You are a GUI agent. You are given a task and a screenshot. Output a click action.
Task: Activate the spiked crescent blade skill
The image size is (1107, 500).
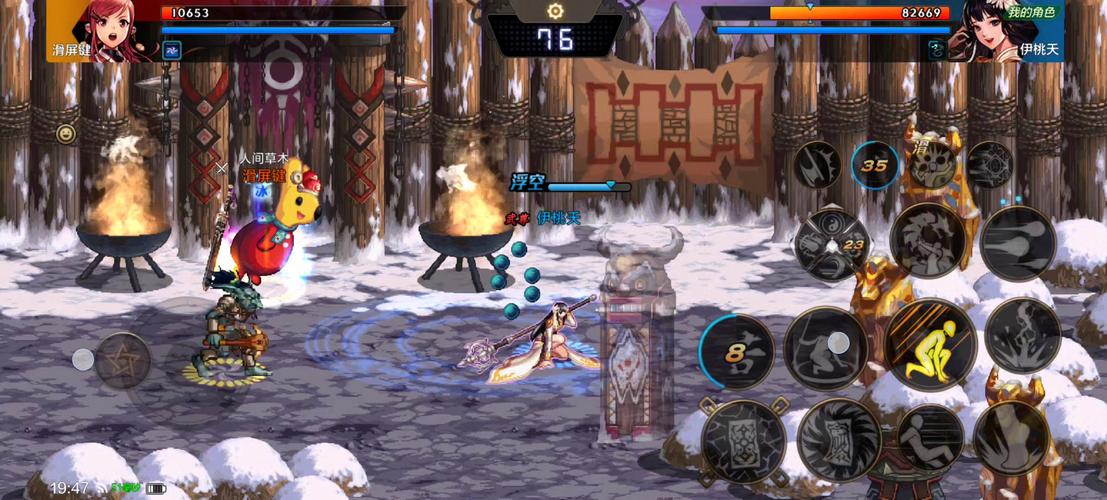[x=817, y=165]
